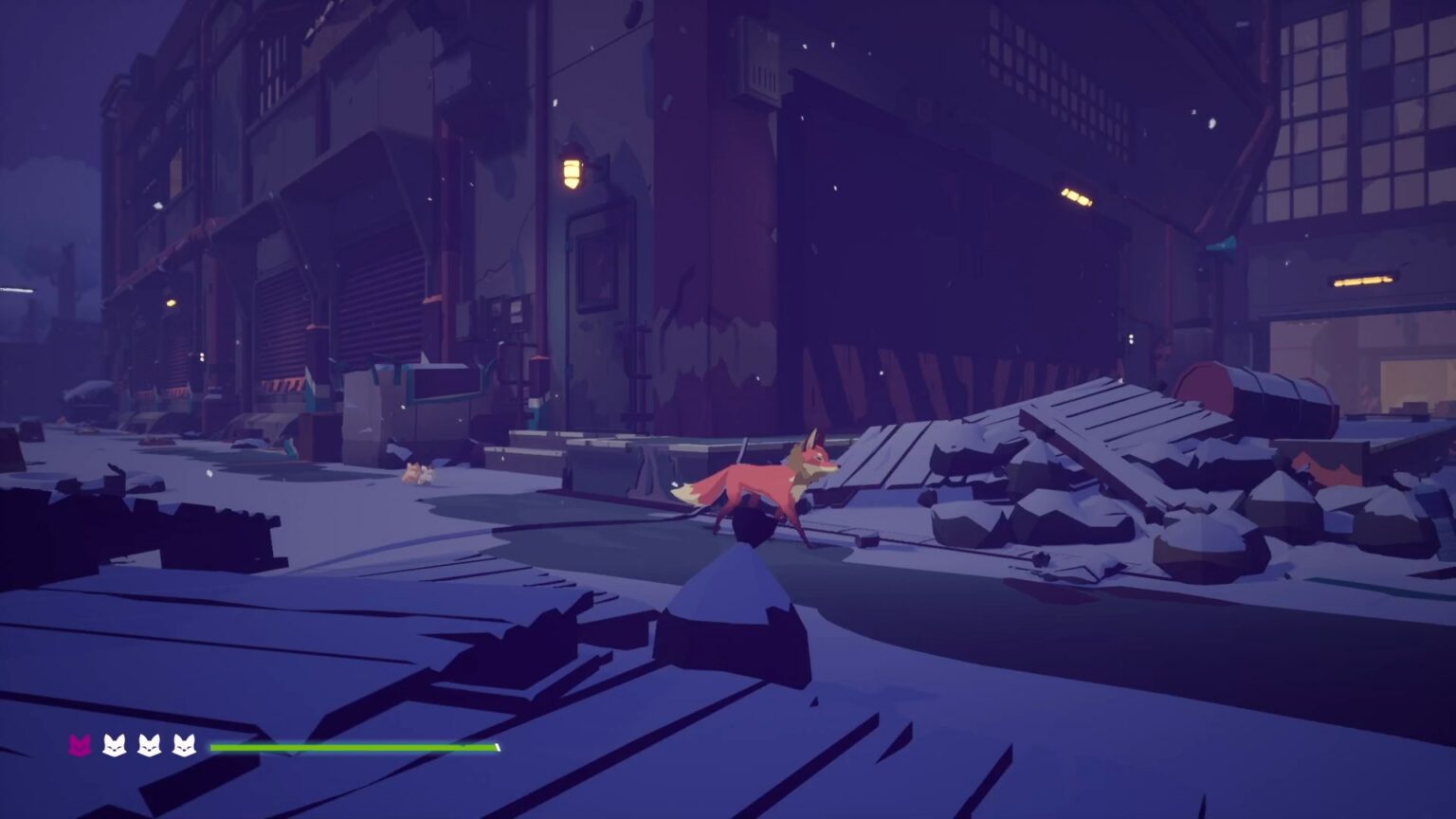Click the right end of the stamina bar

click(x=495, y=747)
